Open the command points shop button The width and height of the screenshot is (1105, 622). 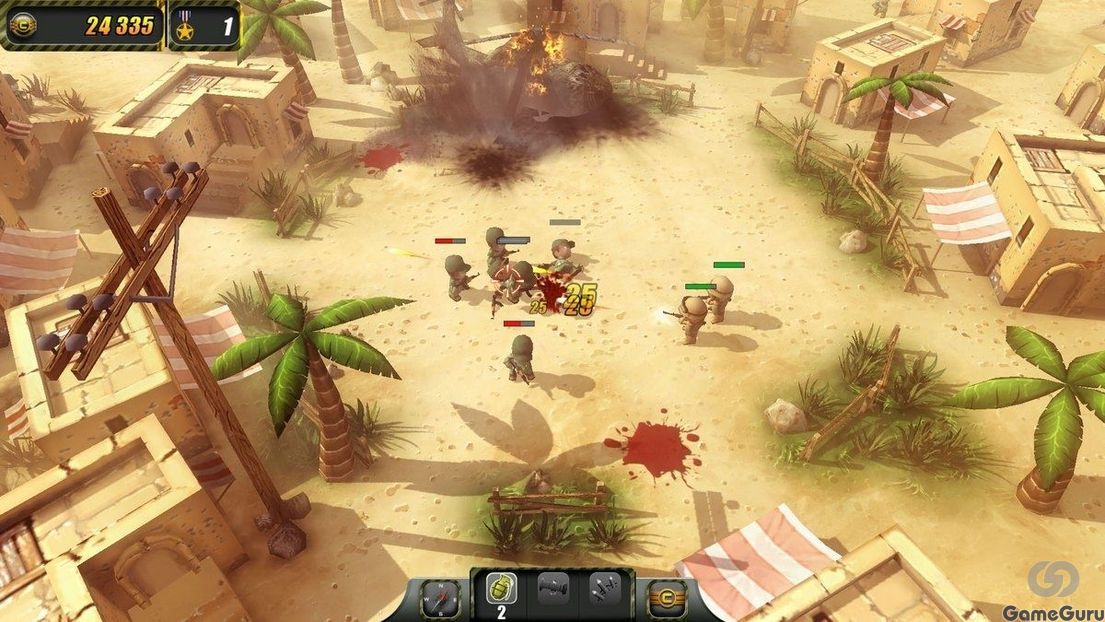667,598
